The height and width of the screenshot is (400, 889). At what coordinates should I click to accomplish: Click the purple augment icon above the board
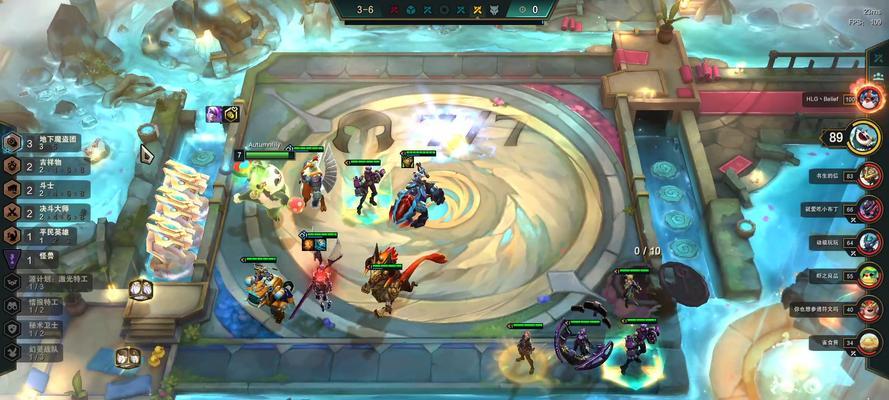(214, 115)
